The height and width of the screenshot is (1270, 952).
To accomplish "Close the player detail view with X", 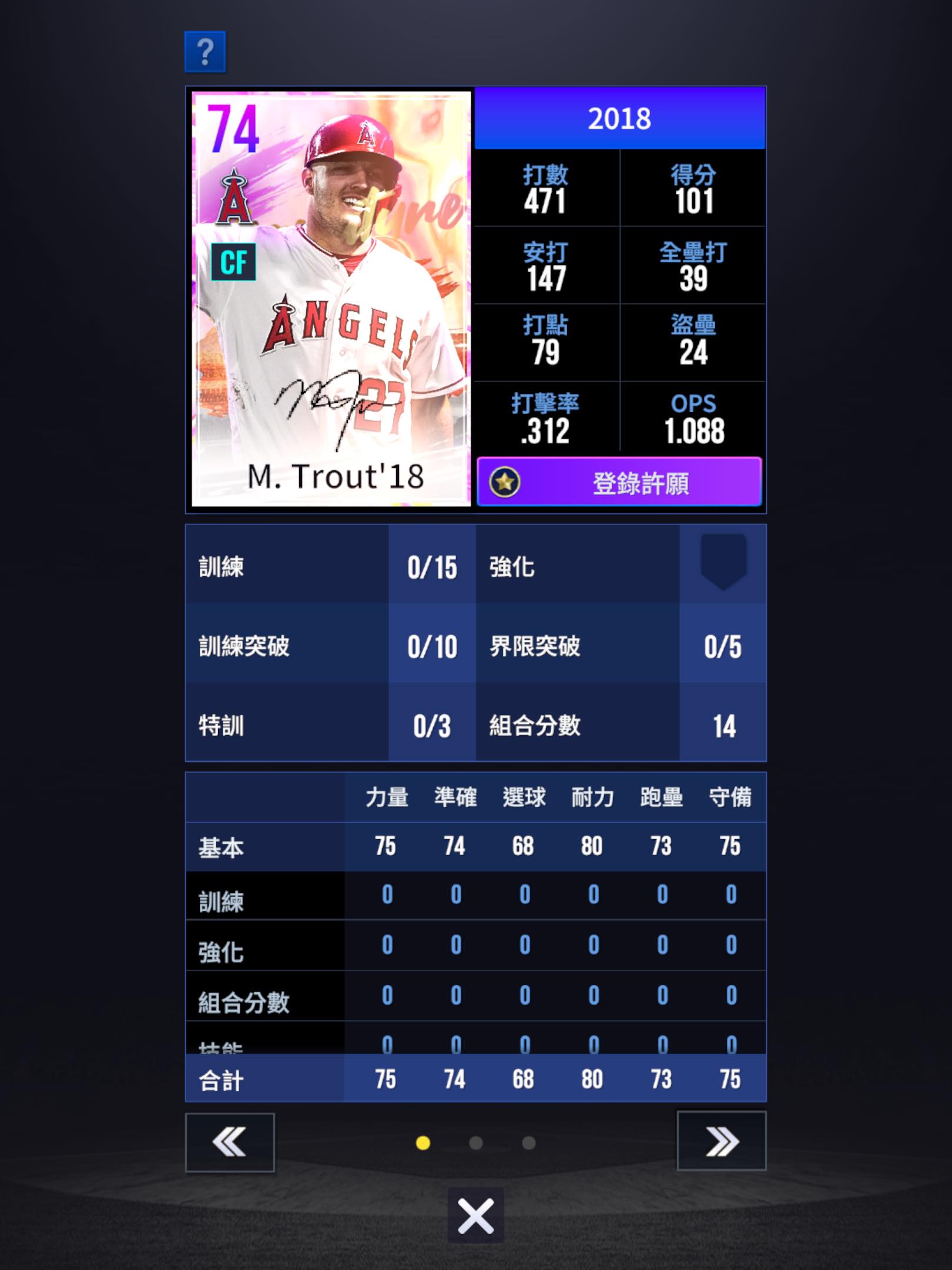I will [476, 1217].
